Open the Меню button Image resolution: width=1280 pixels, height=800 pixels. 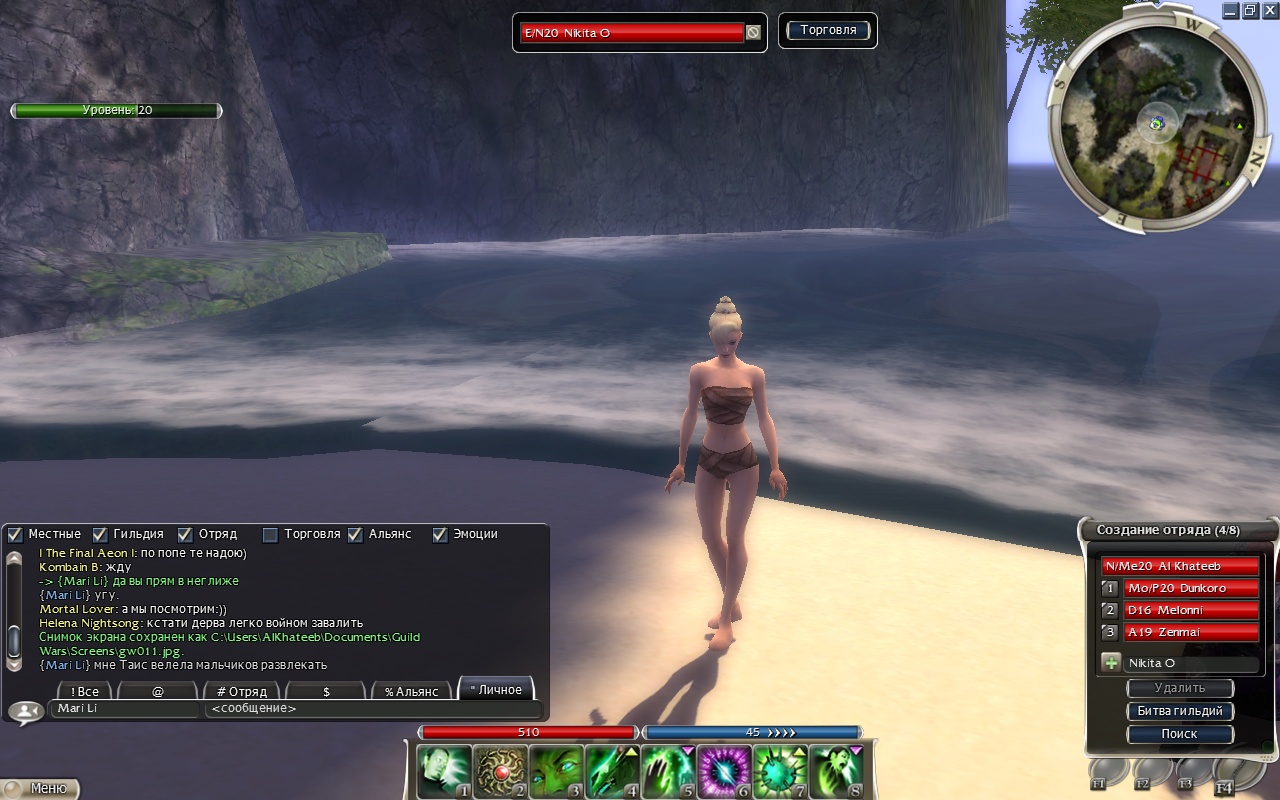40,788
